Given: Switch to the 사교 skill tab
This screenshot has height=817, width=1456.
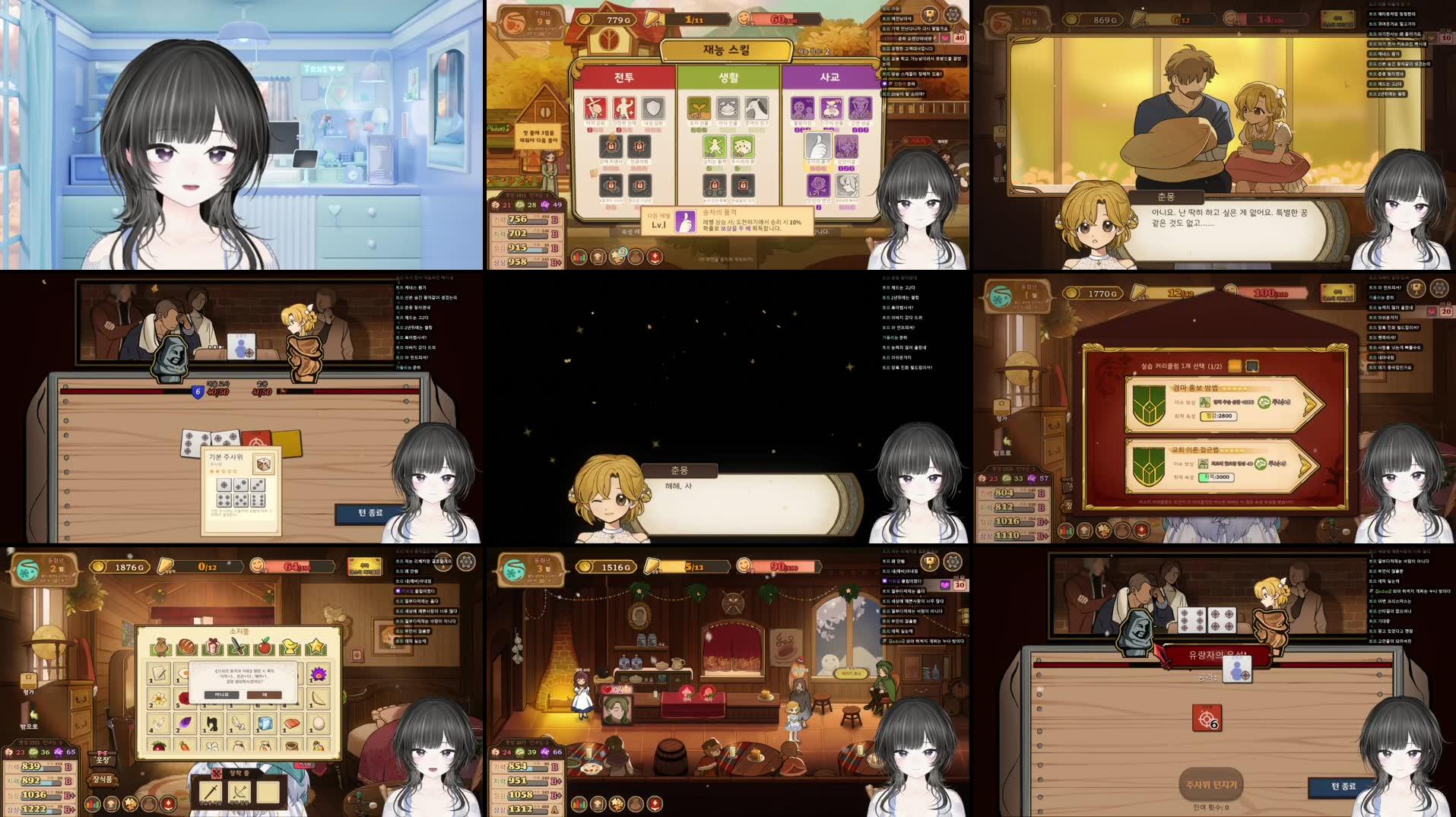Looking at the screenshot, I should 829,77.
